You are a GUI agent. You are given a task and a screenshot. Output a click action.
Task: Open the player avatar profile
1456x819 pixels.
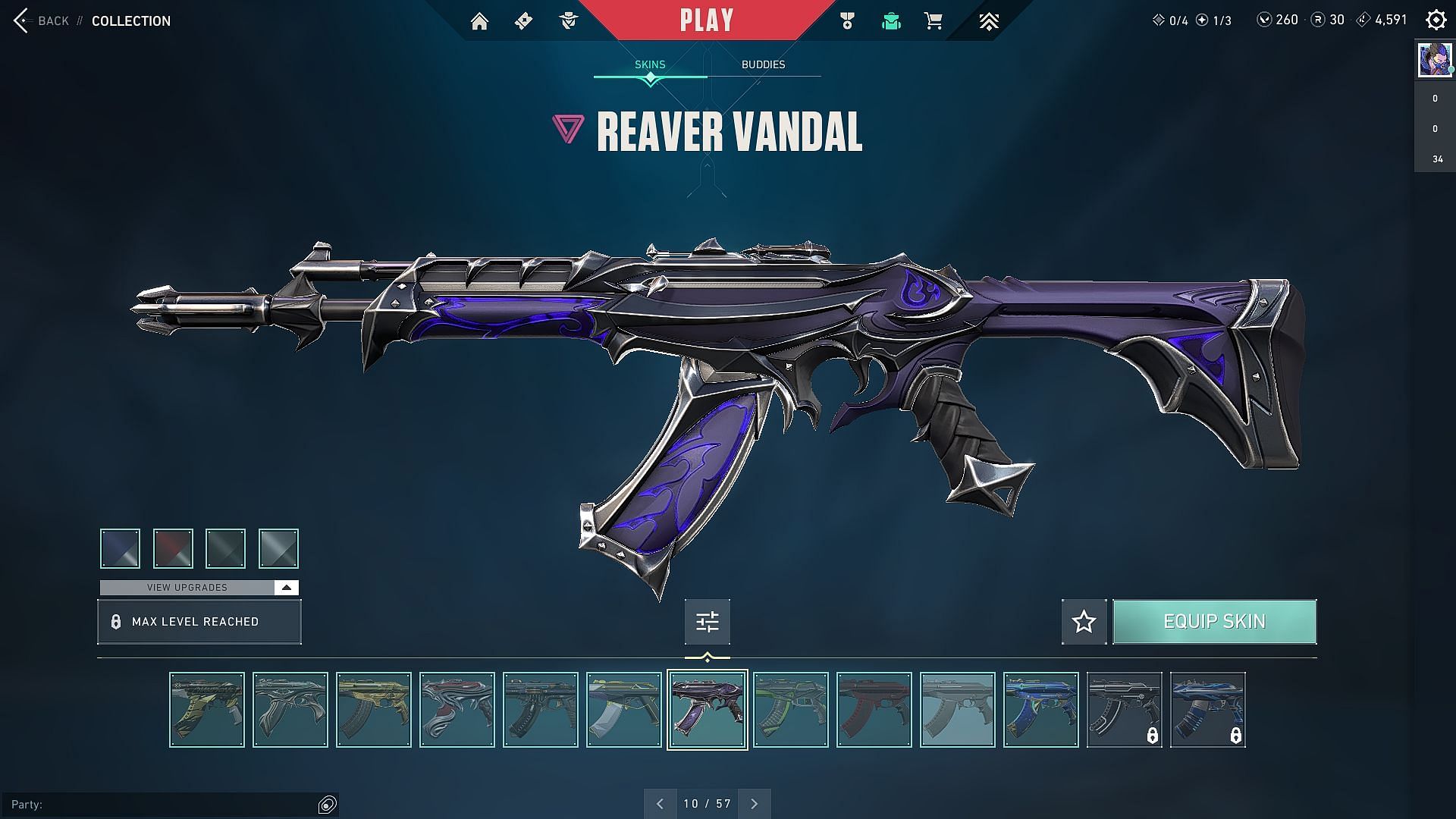[x=1435, y=60]
